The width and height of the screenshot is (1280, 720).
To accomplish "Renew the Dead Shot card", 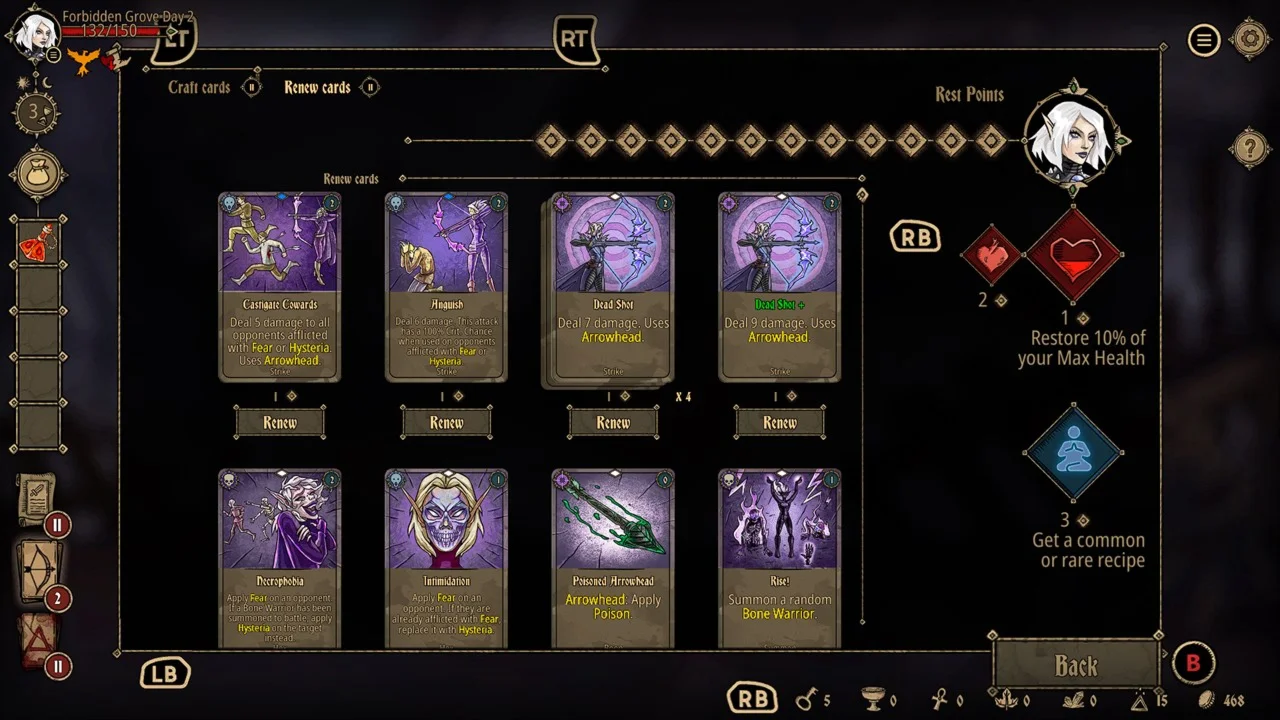I will 613,423.
